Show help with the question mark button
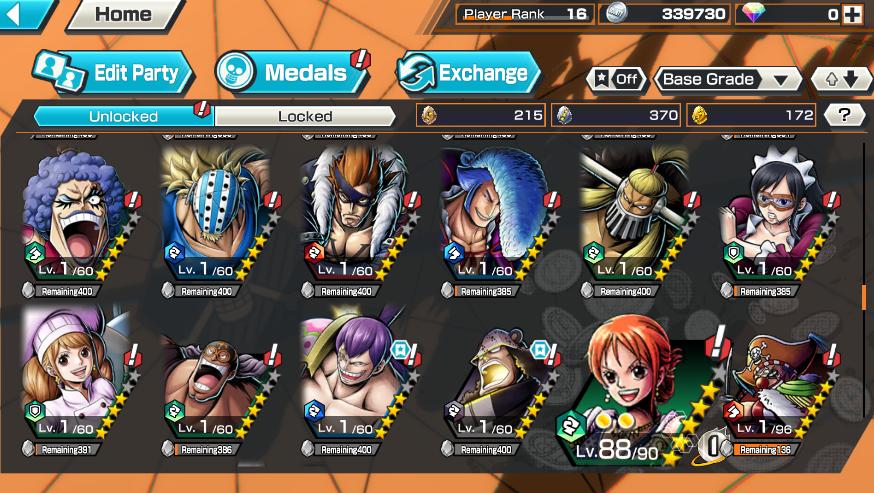 (845, 115)
